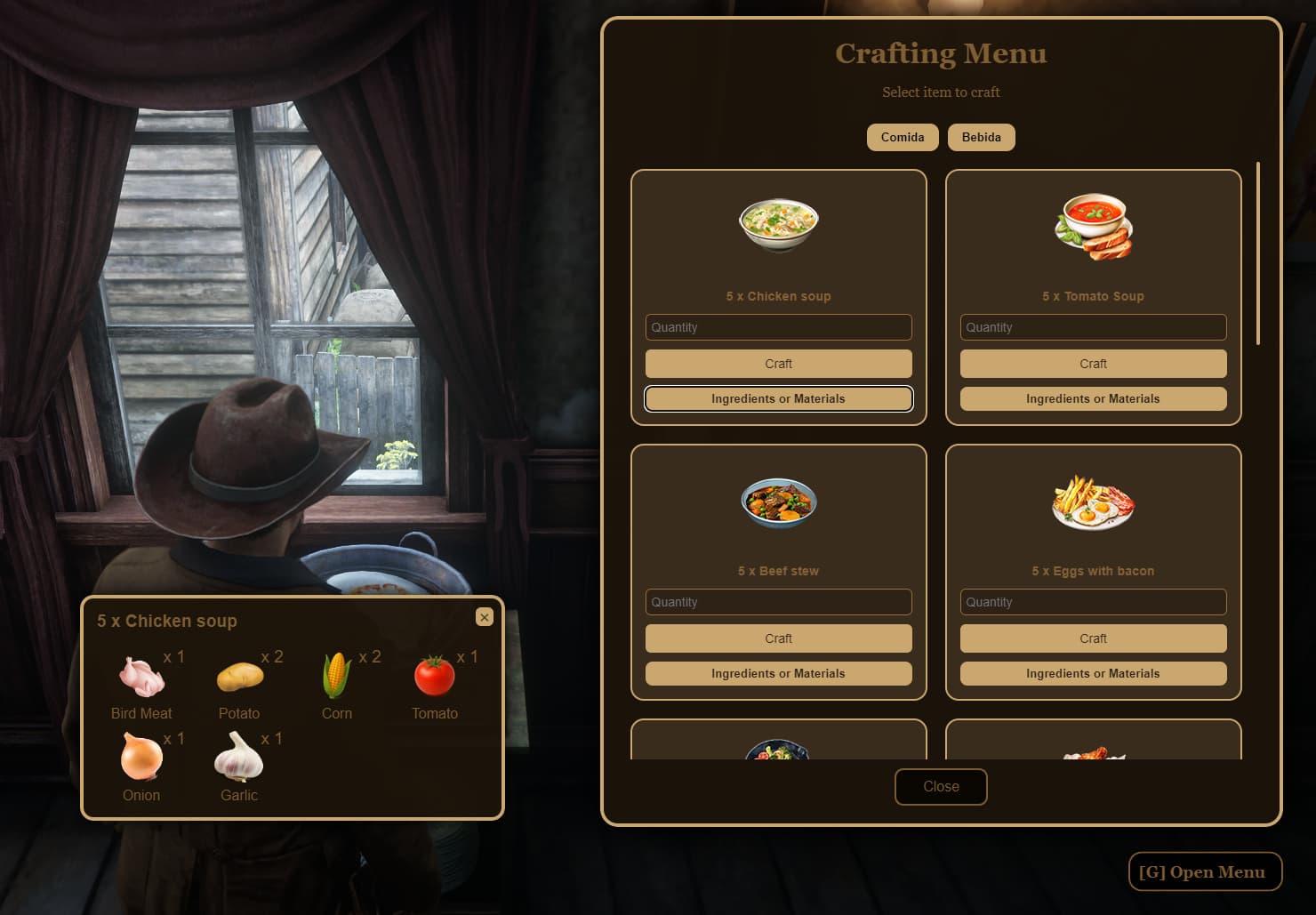Open Ingredients or Materials for Beef stew
Image resolution: width=1316 pixels, height=915 pixels.
point(778,673)
